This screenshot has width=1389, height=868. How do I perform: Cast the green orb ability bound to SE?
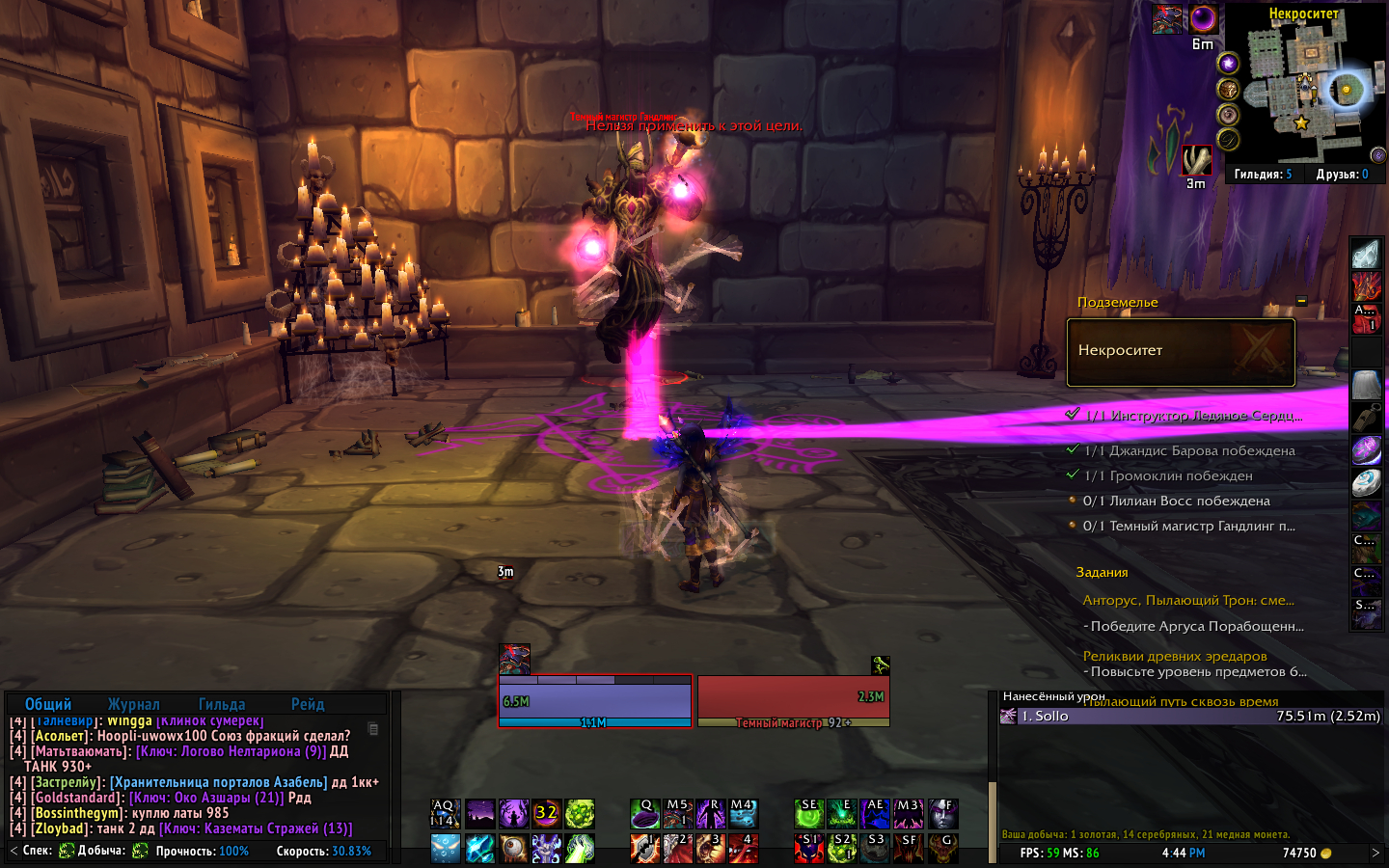[x=809, y=814]
